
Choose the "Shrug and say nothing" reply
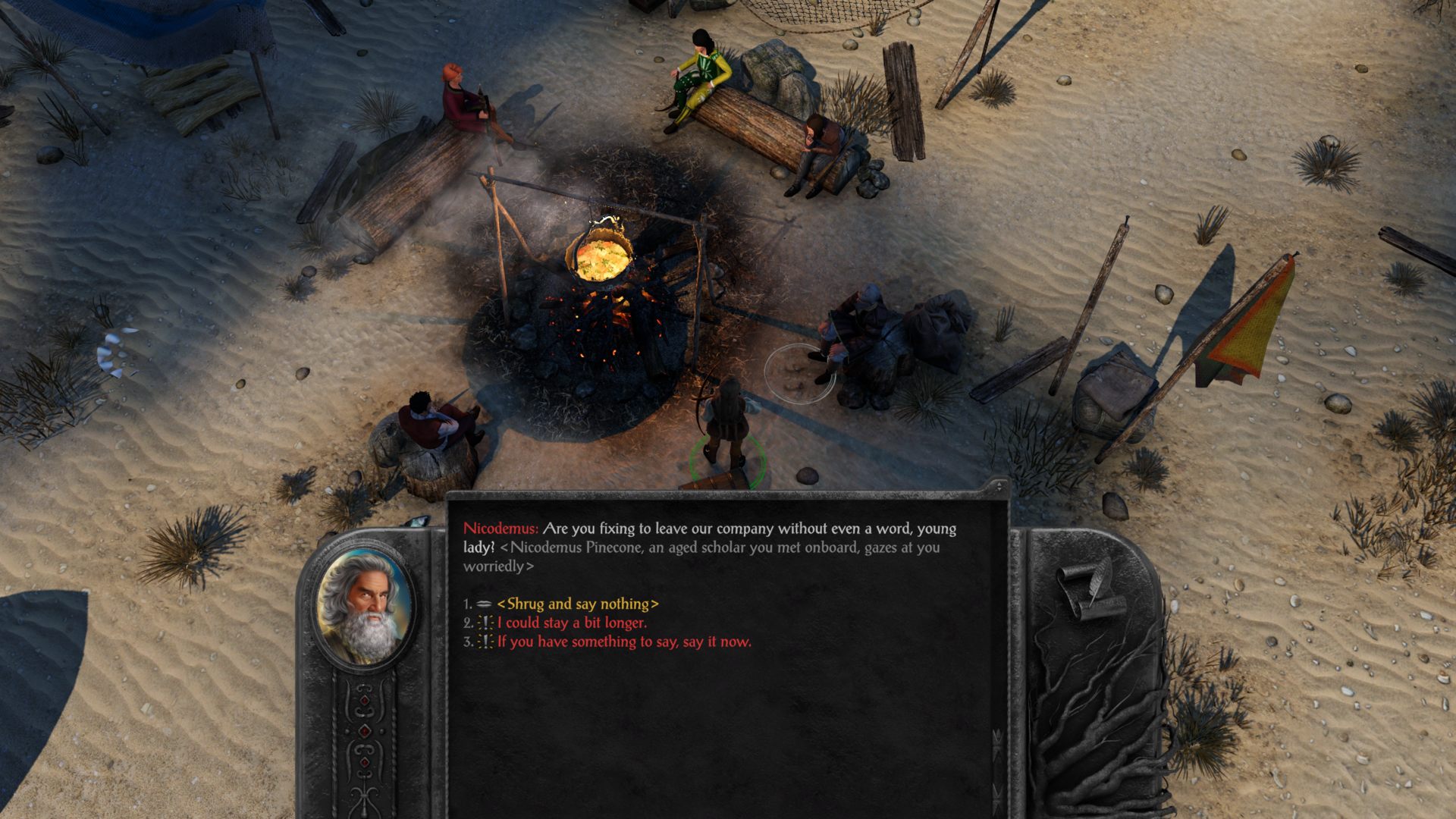[577, 604]
